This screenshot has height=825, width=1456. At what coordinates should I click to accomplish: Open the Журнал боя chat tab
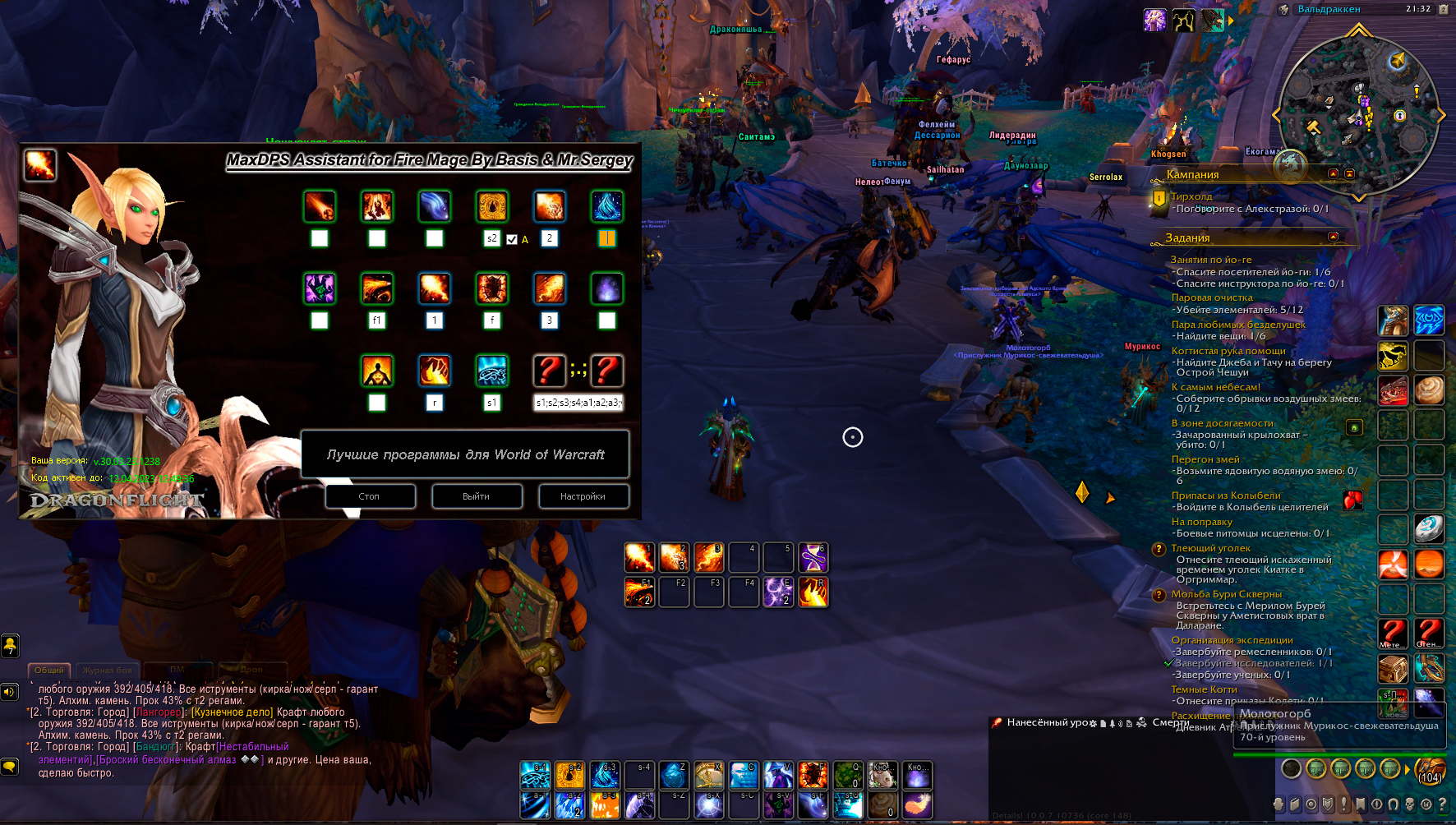point(108,670)
